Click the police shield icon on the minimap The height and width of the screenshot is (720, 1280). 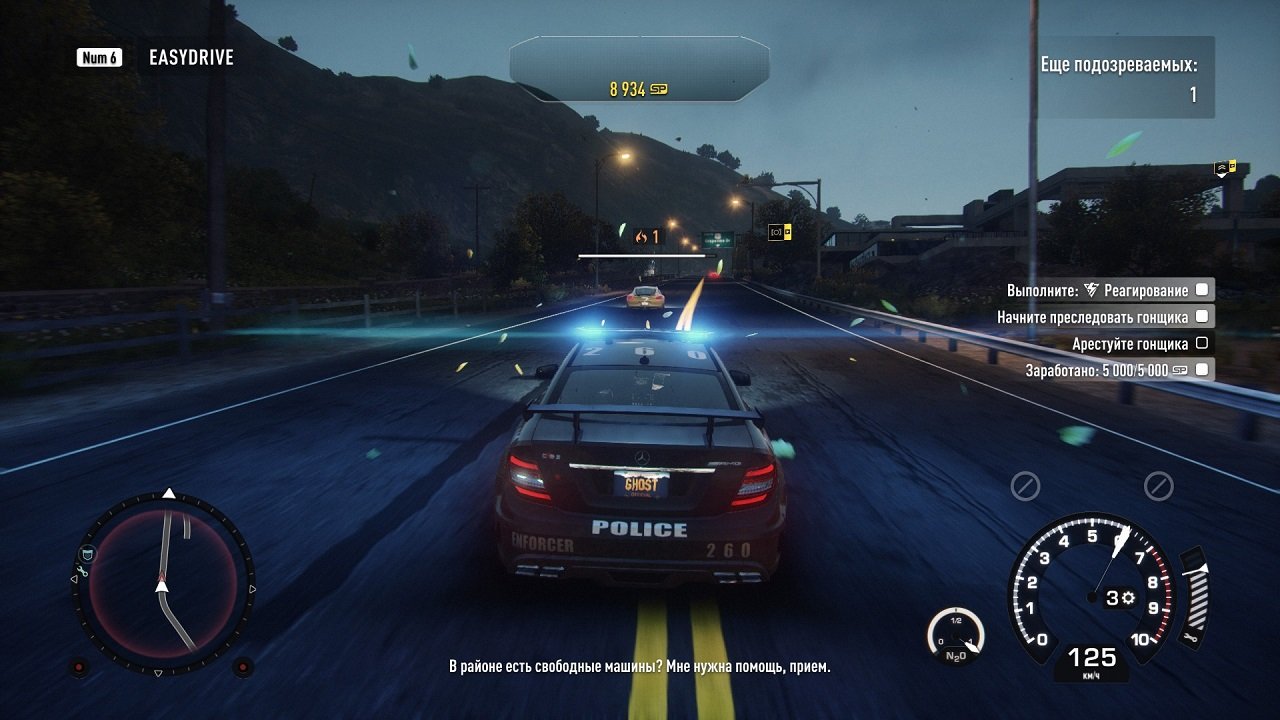(x=87, y=553)
